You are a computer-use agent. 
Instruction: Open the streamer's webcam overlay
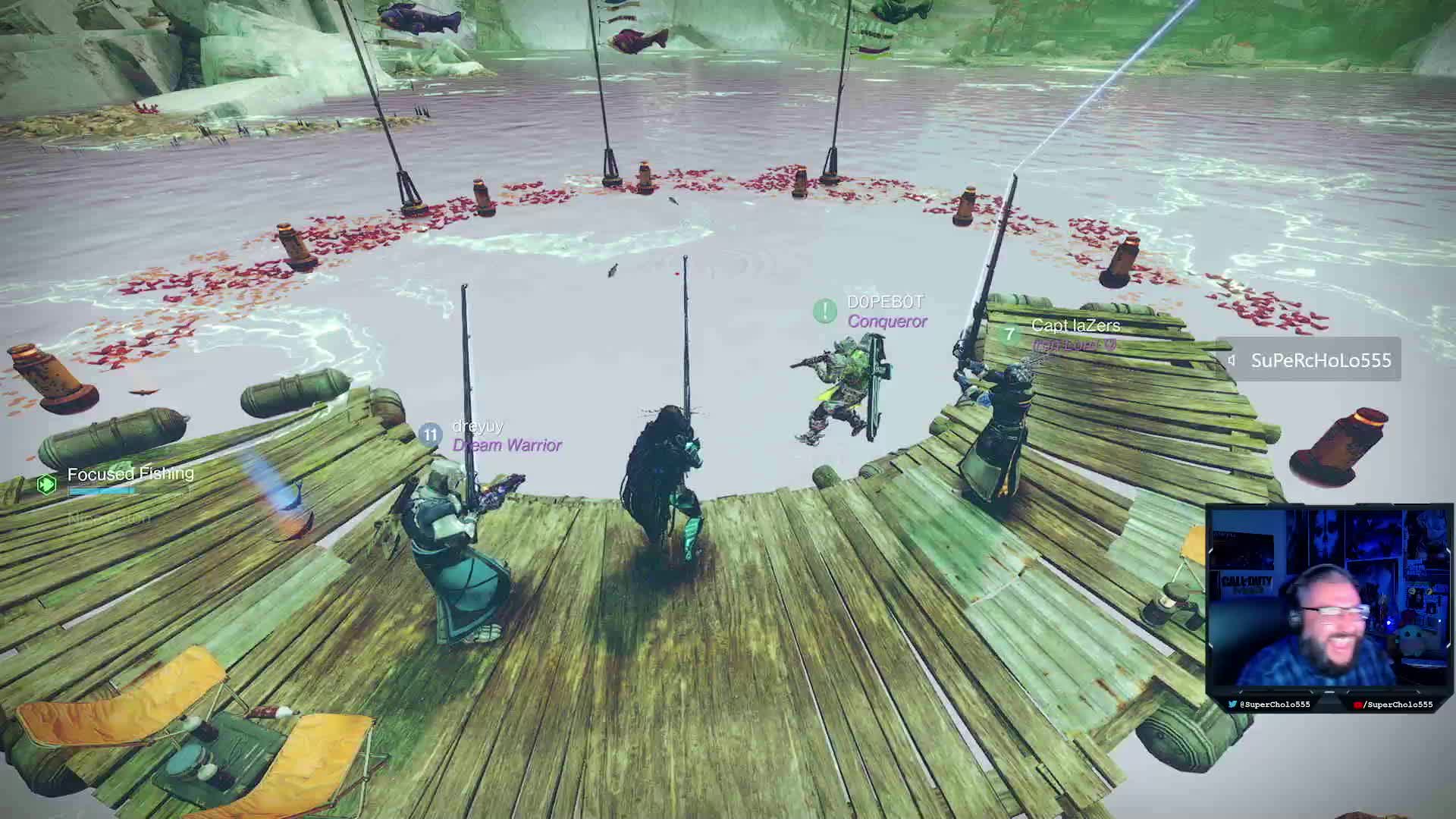click(x=1328, y=599)
